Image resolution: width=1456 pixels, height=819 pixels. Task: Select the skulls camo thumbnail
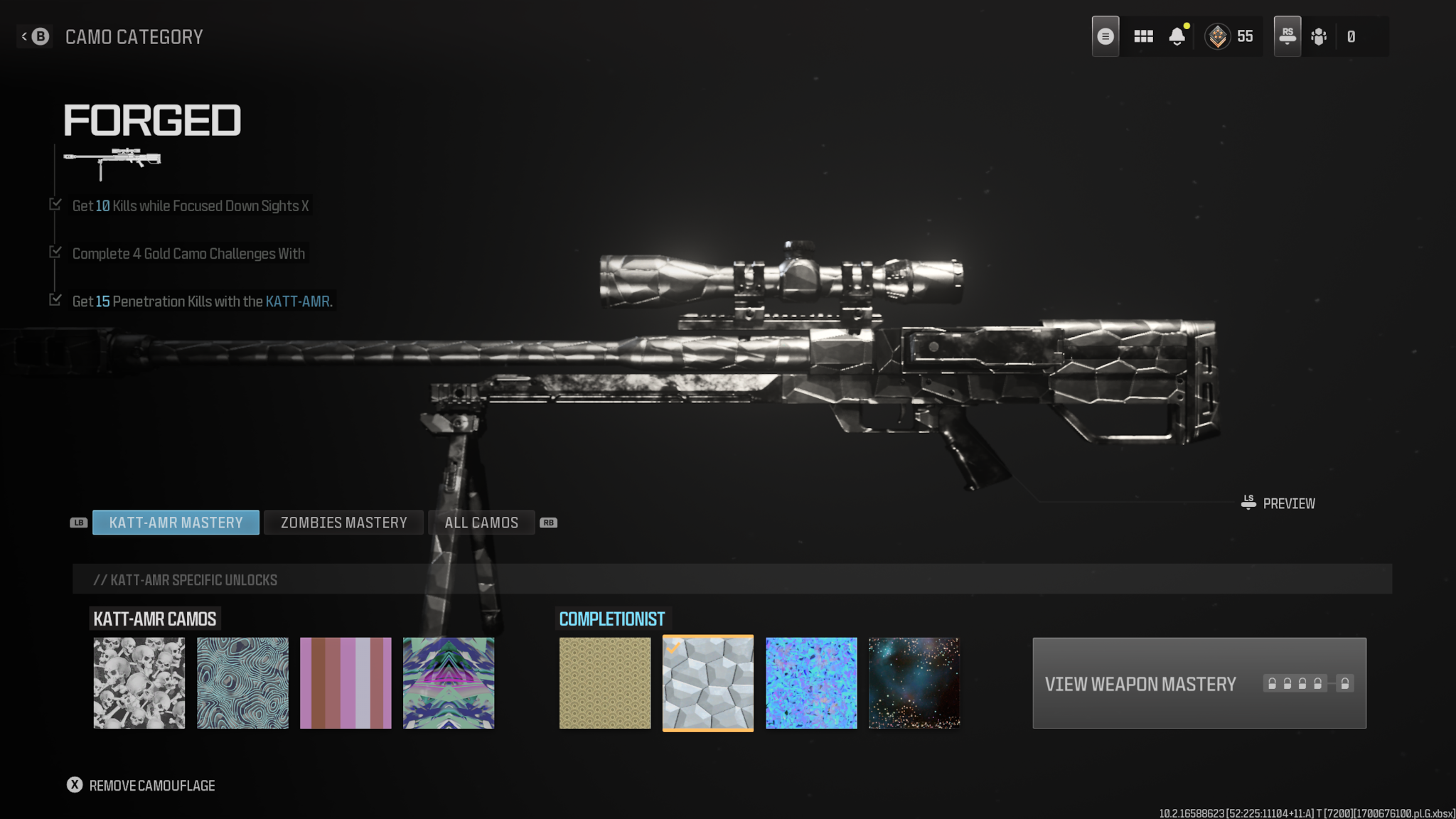(139, 682)
